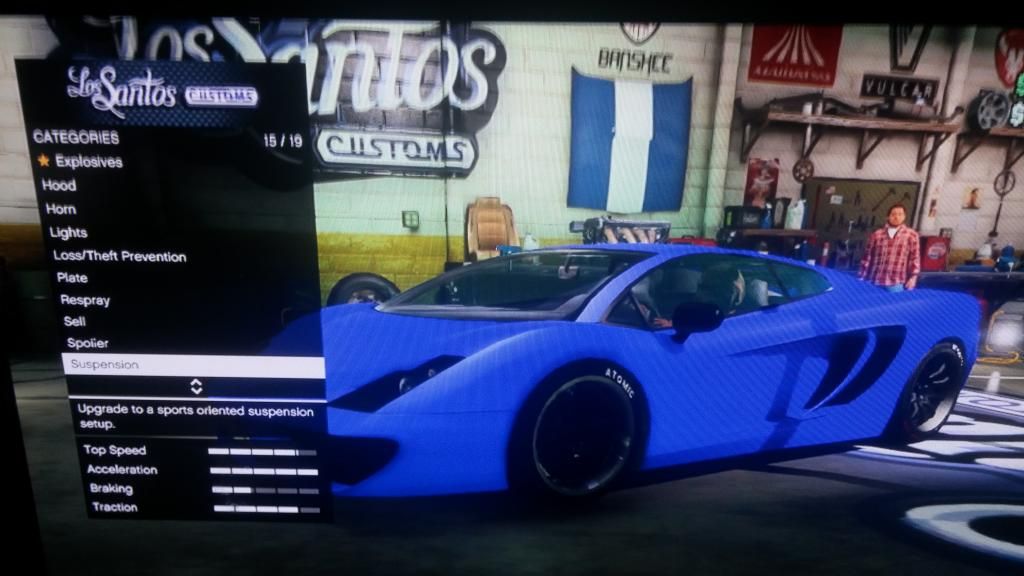Select the Sell option

click(x=75, y=322)
